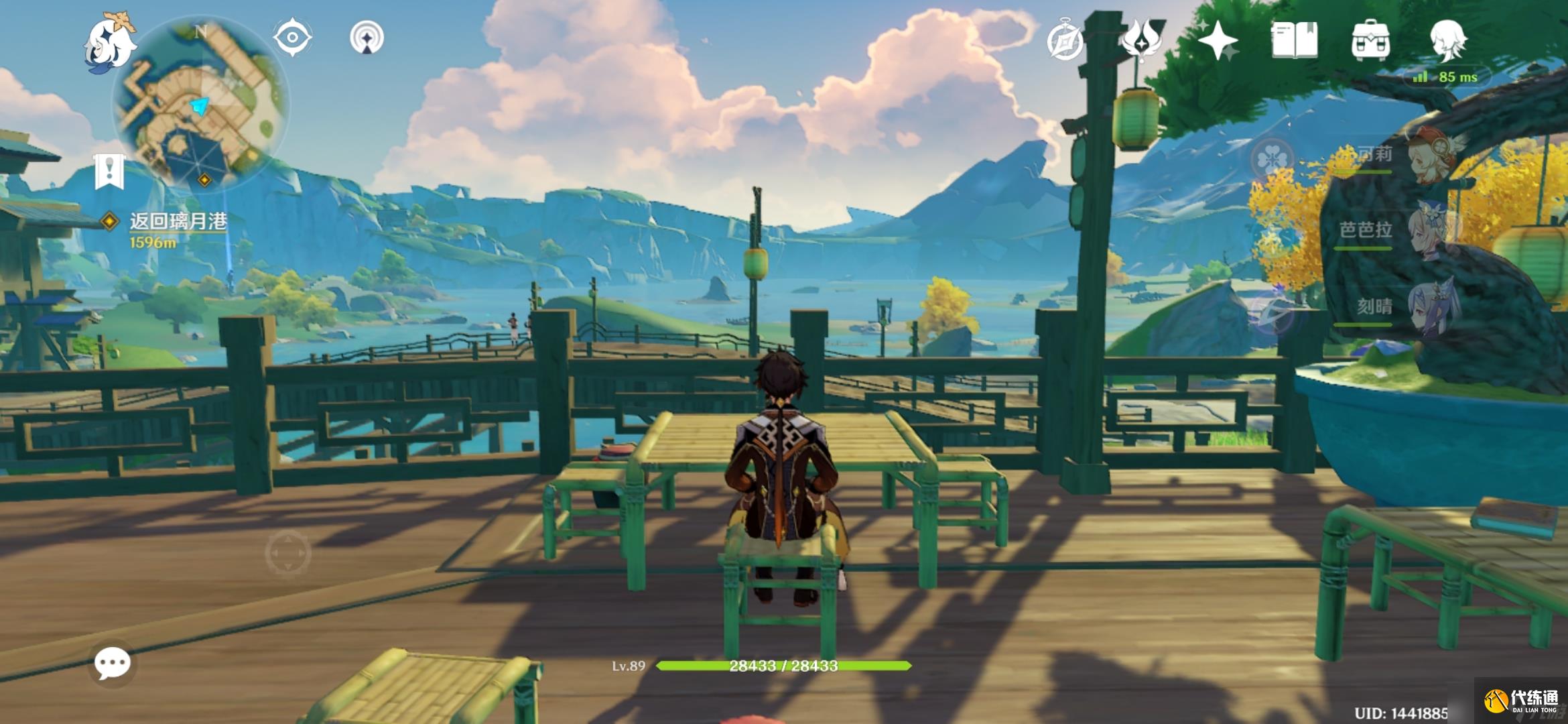Open the quest log exclamation banner
This screenshot has width=1568, height=724.
[x=109, y=172]
